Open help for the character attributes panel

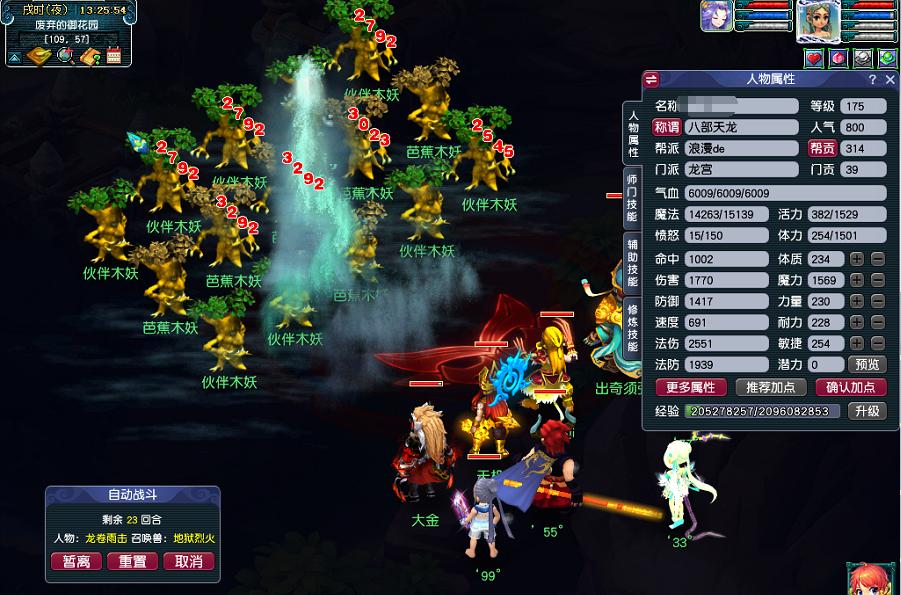click(x=872, y=79)
